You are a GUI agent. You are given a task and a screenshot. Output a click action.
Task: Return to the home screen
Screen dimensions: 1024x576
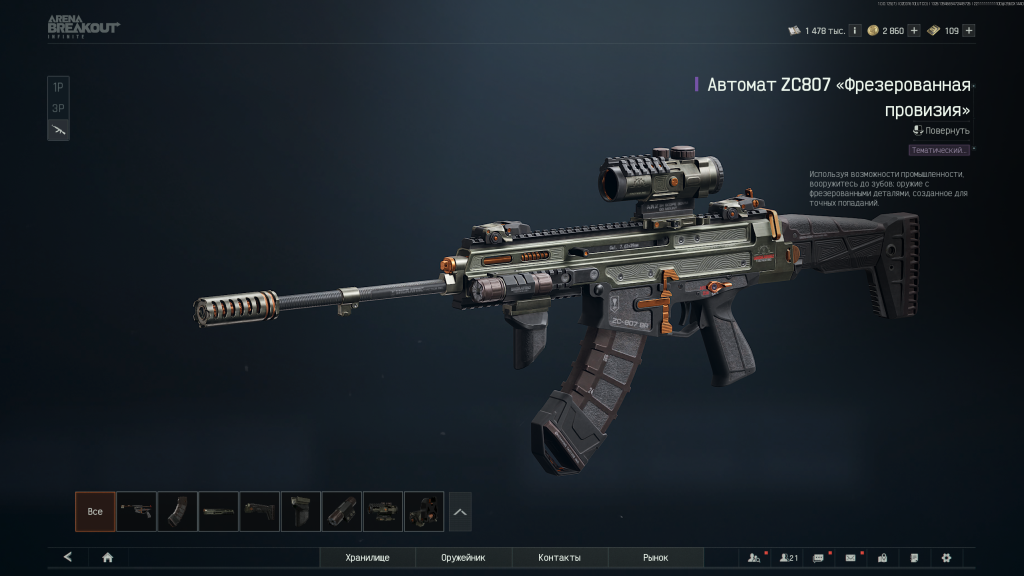click(x=107, y=557)
